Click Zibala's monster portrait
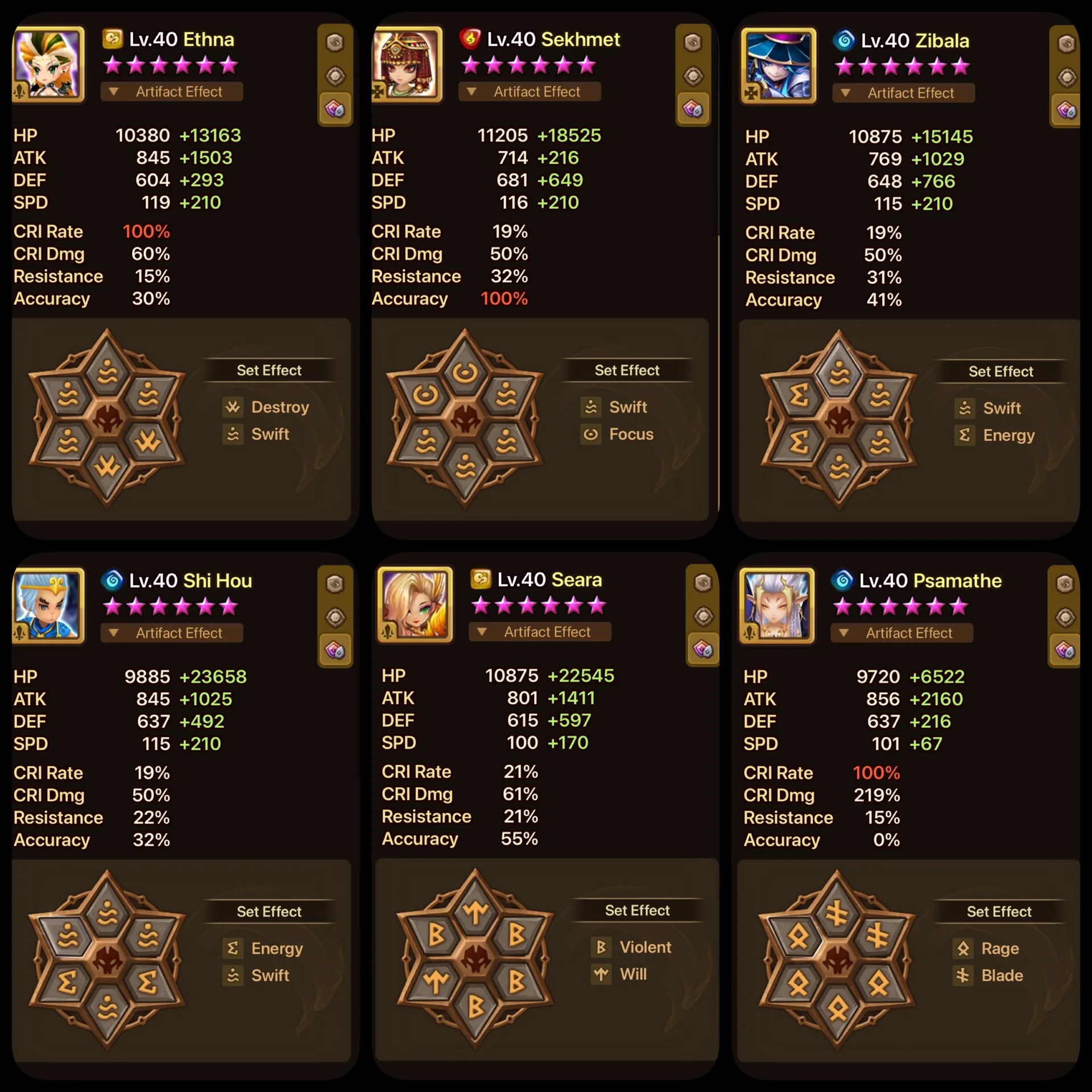Screen dimensions: 1092x1092 tap(778, 66)
